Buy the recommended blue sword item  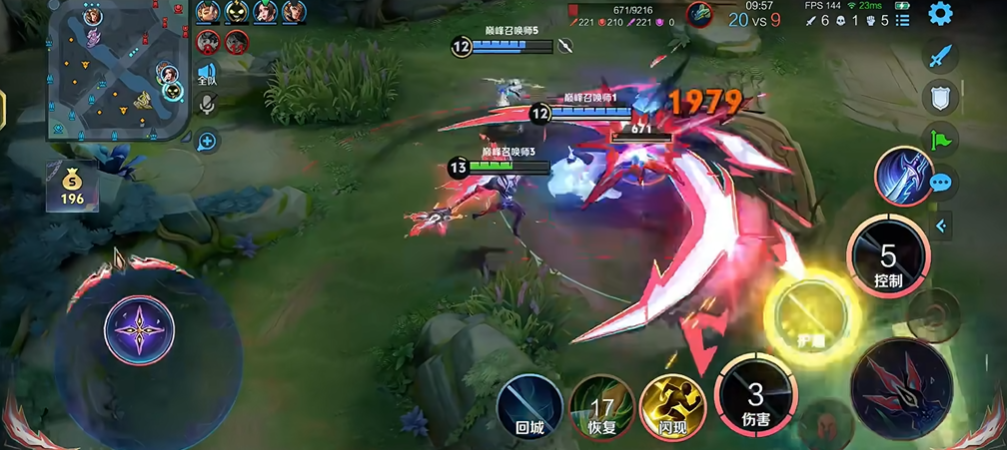(x=903, y=175)
